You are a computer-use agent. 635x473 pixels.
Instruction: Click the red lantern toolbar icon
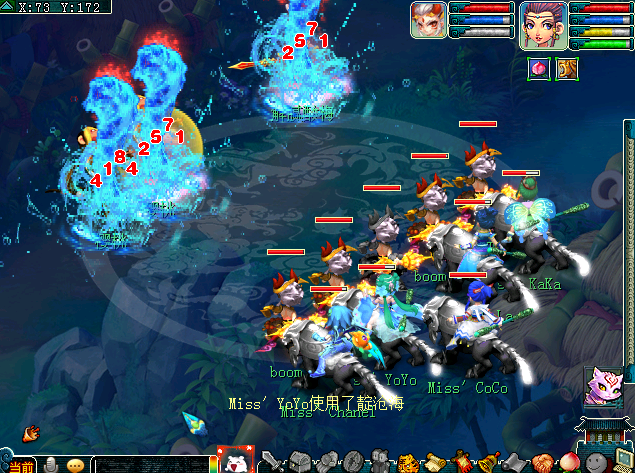pyautogui.click(x=462, y=463)
